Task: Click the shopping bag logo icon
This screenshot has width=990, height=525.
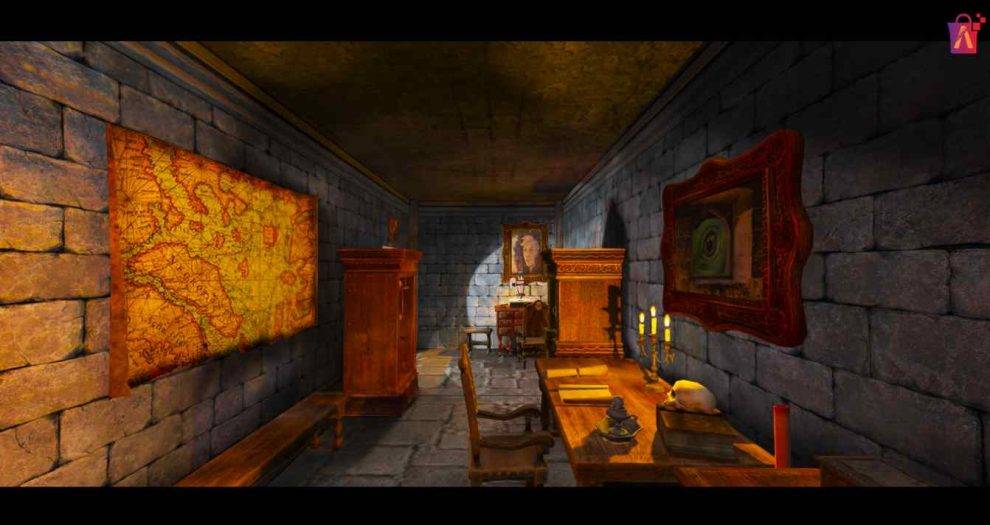Action: pyautogui.click(x=962, y=34)
